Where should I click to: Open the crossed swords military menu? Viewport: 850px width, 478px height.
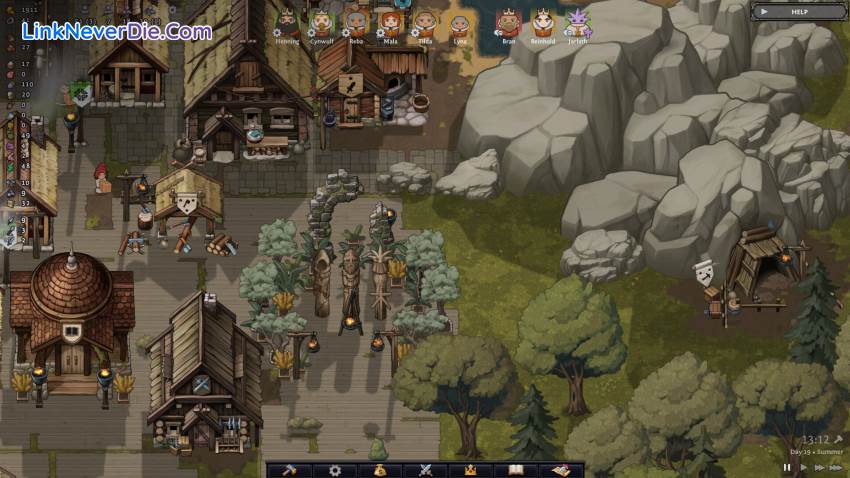click(x=425, y=470)
